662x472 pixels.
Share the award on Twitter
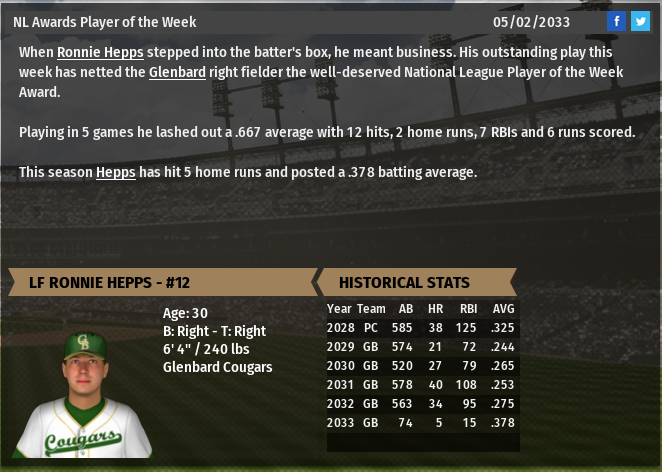(x=640, y=22)
